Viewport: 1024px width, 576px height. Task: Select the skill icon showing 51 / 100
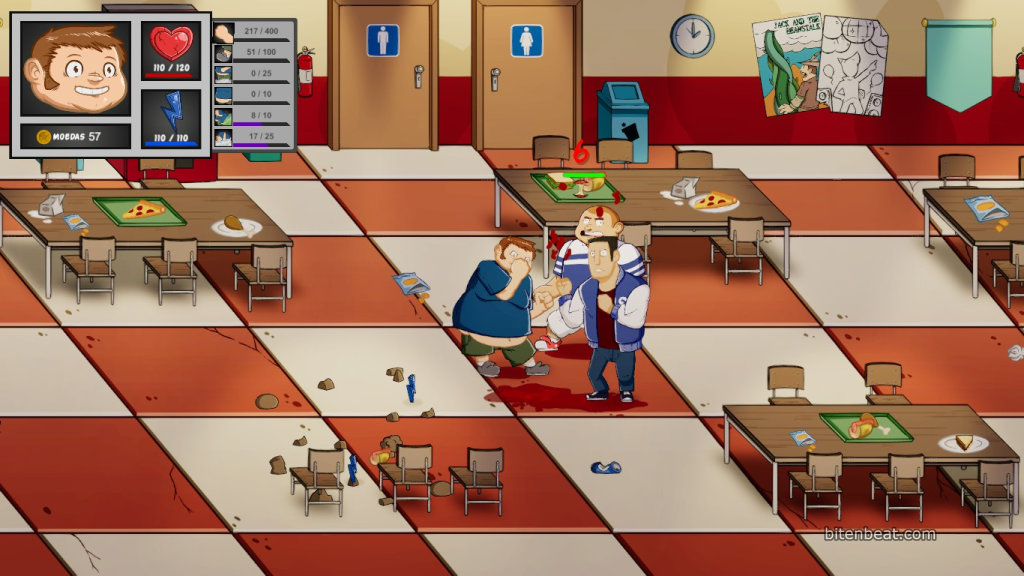(x=224, y=53)
